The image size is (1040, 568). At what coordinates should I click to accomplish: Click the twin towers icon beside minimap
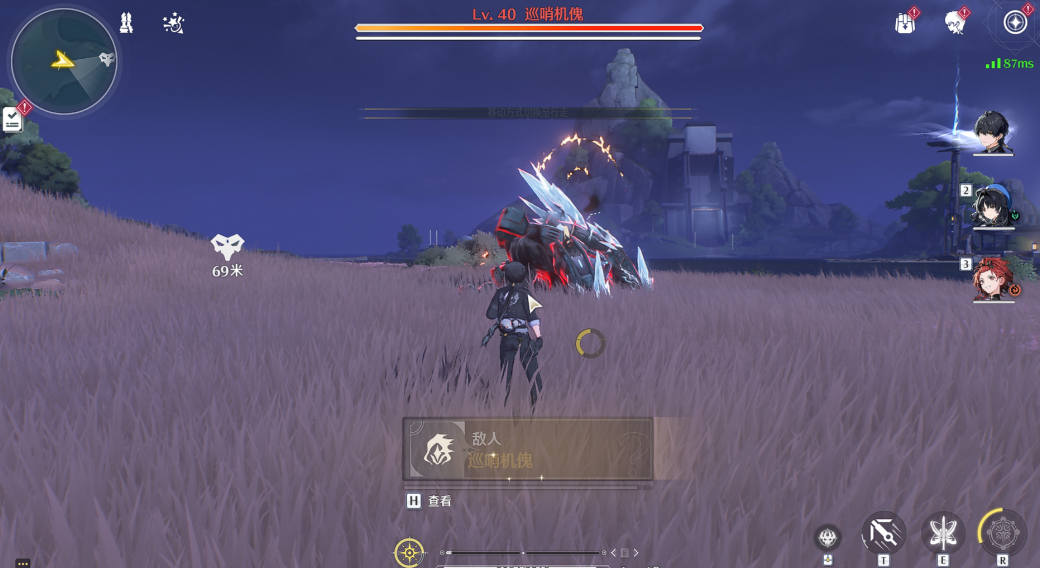[x=126, y=23]
